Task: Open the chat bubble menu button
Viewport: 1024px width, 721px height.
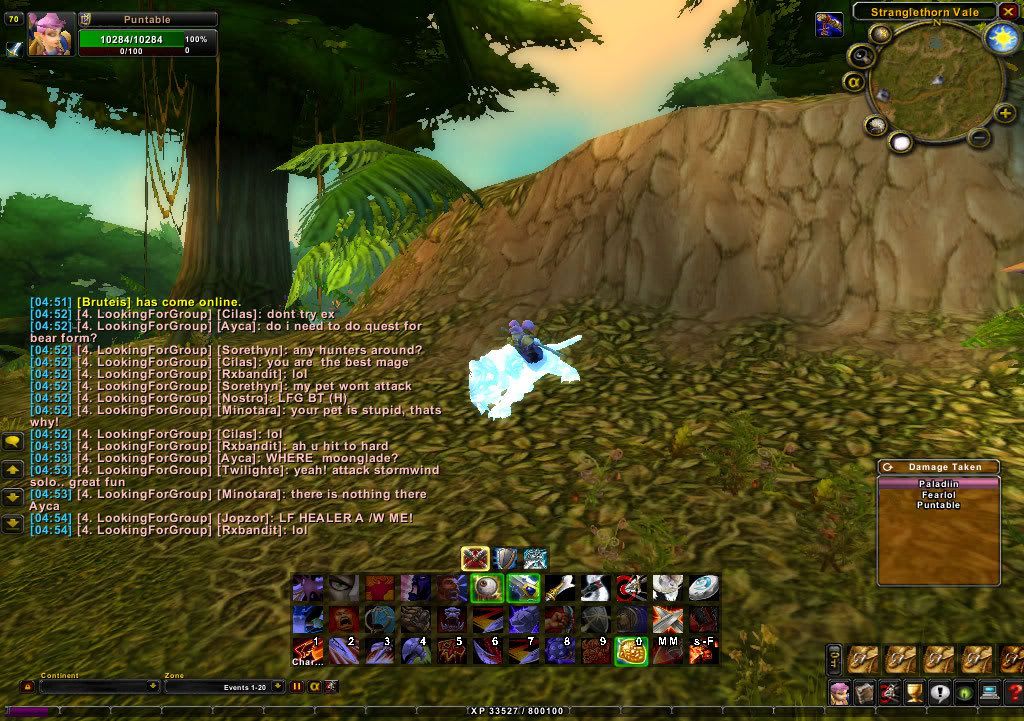Action: pos(13,441)
